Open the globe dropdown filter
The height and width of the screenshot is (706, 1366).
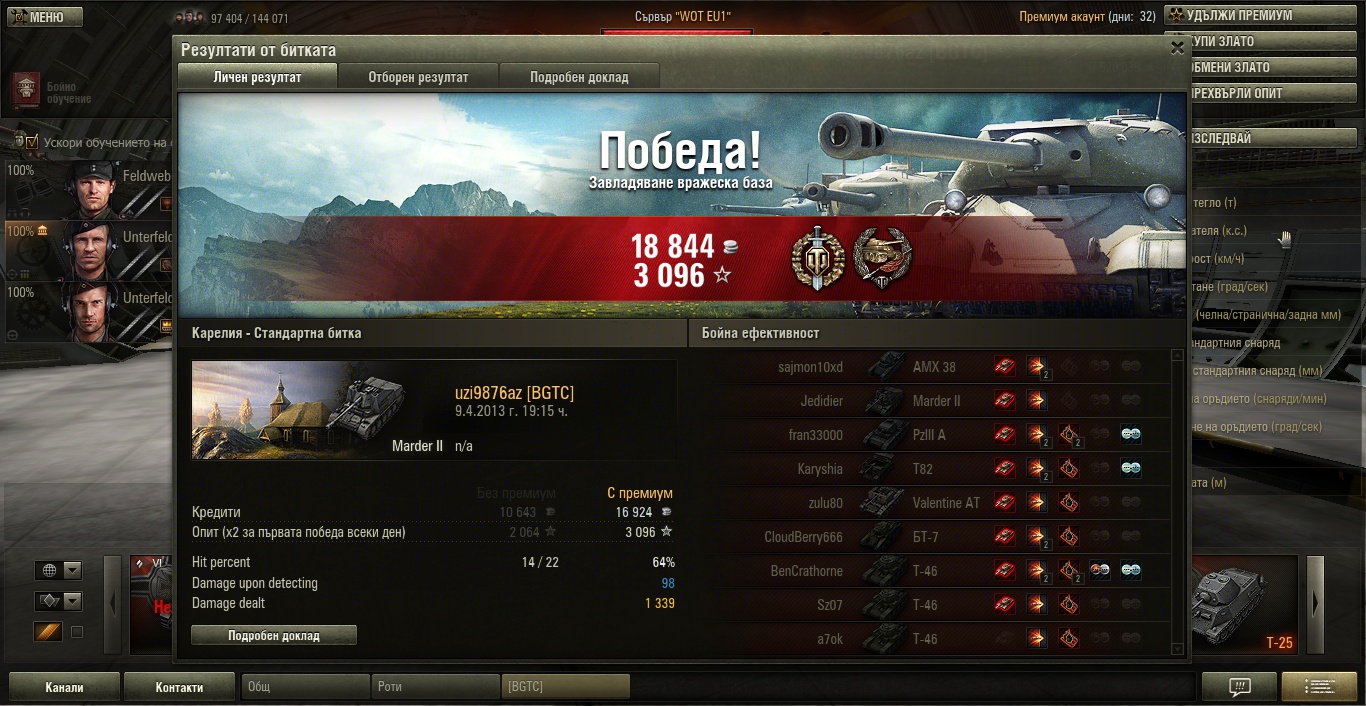[x=59, y=571]
